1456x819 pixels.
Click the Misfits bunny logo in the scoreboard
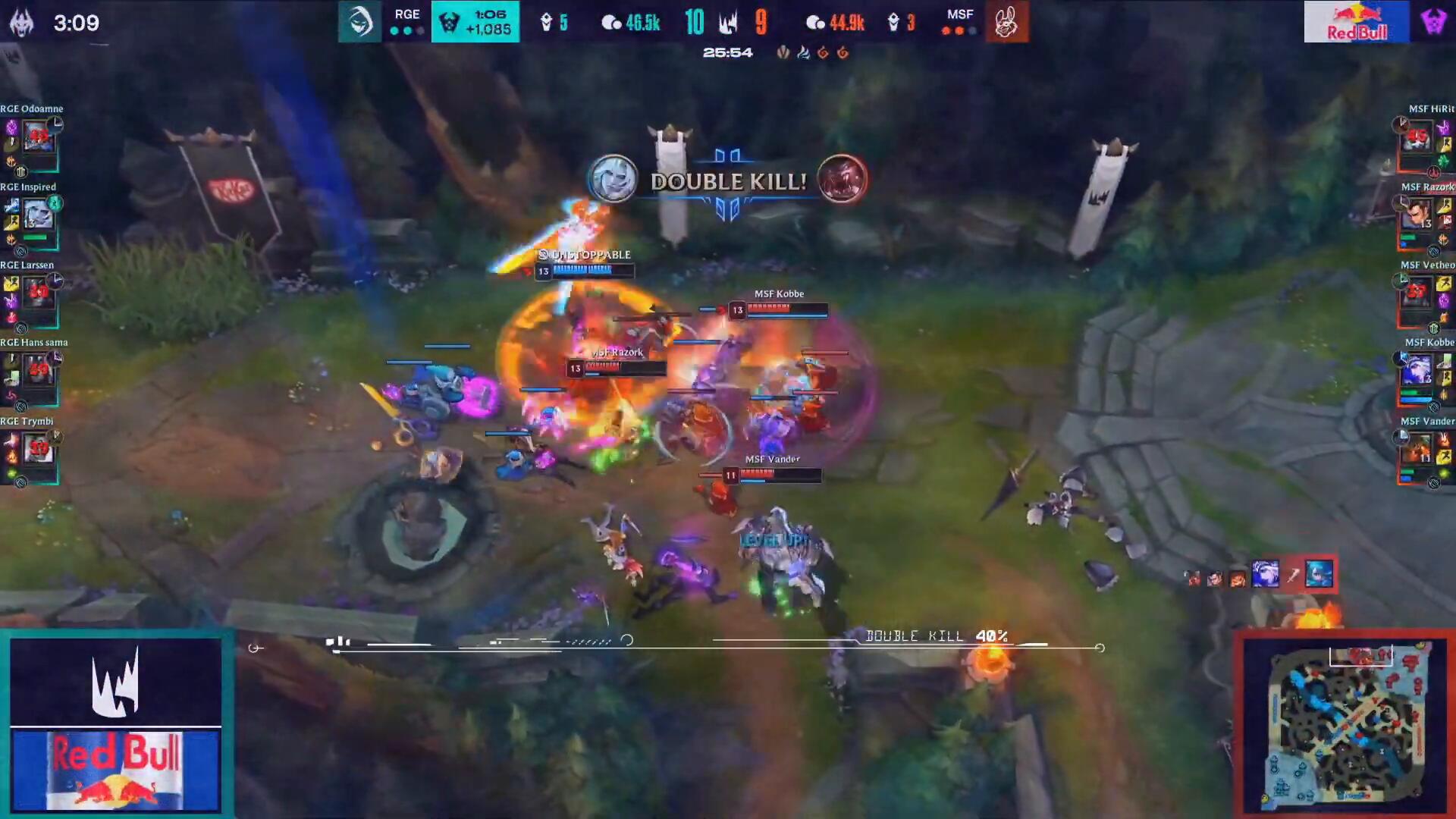1006,23
